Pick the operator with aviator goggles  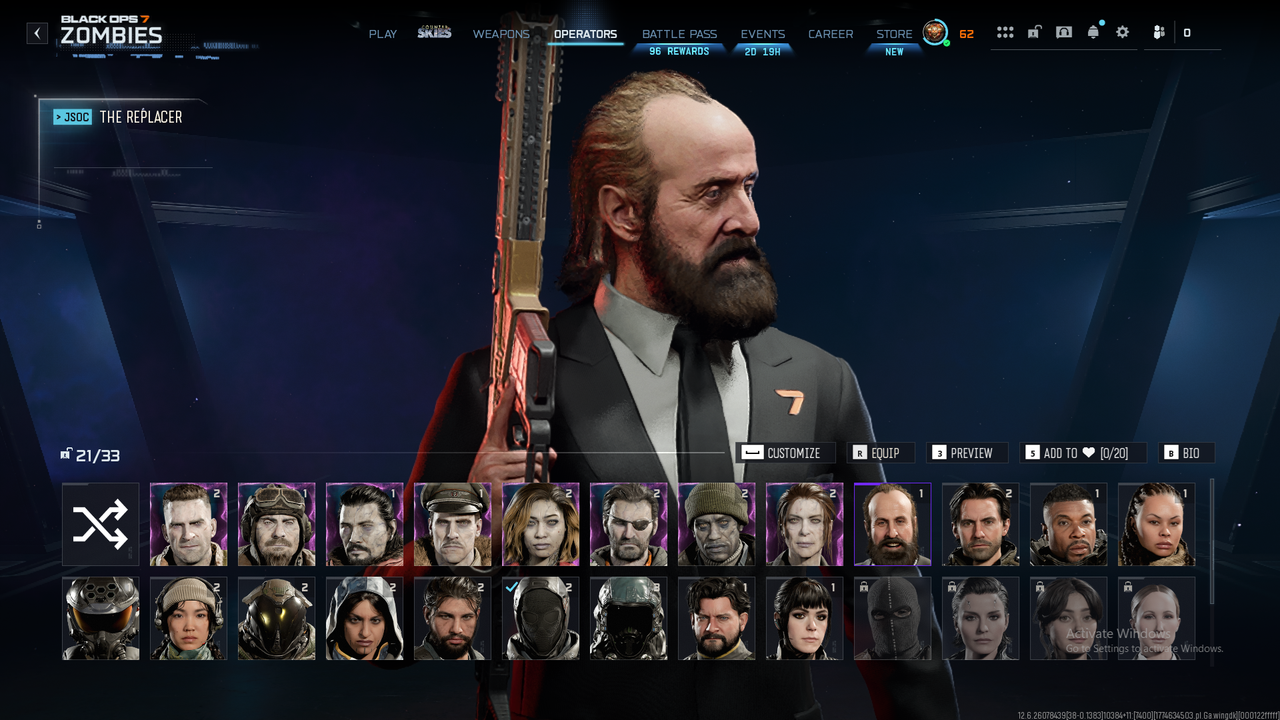(276, 524)
